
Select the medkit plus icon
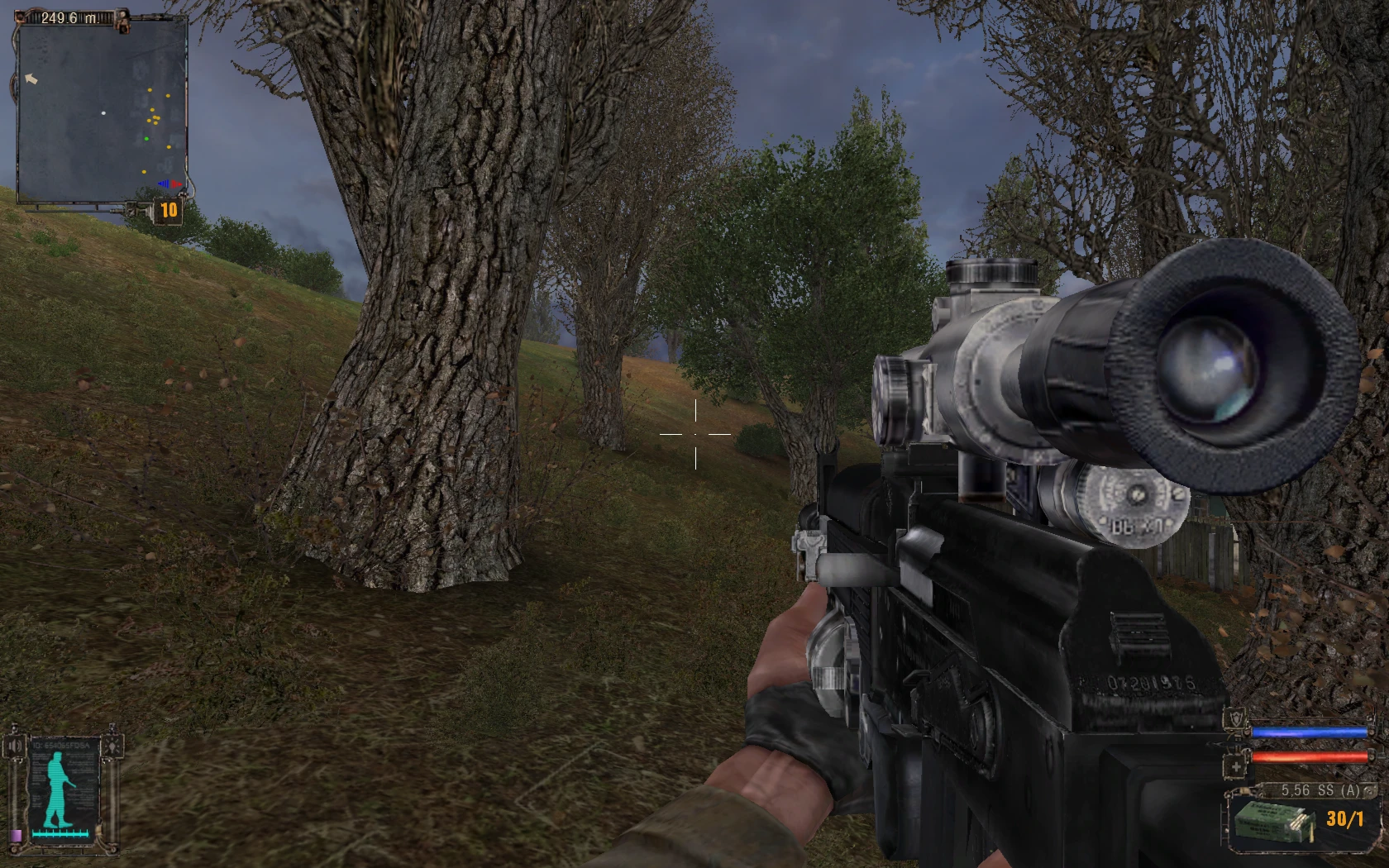(1234, 768)
